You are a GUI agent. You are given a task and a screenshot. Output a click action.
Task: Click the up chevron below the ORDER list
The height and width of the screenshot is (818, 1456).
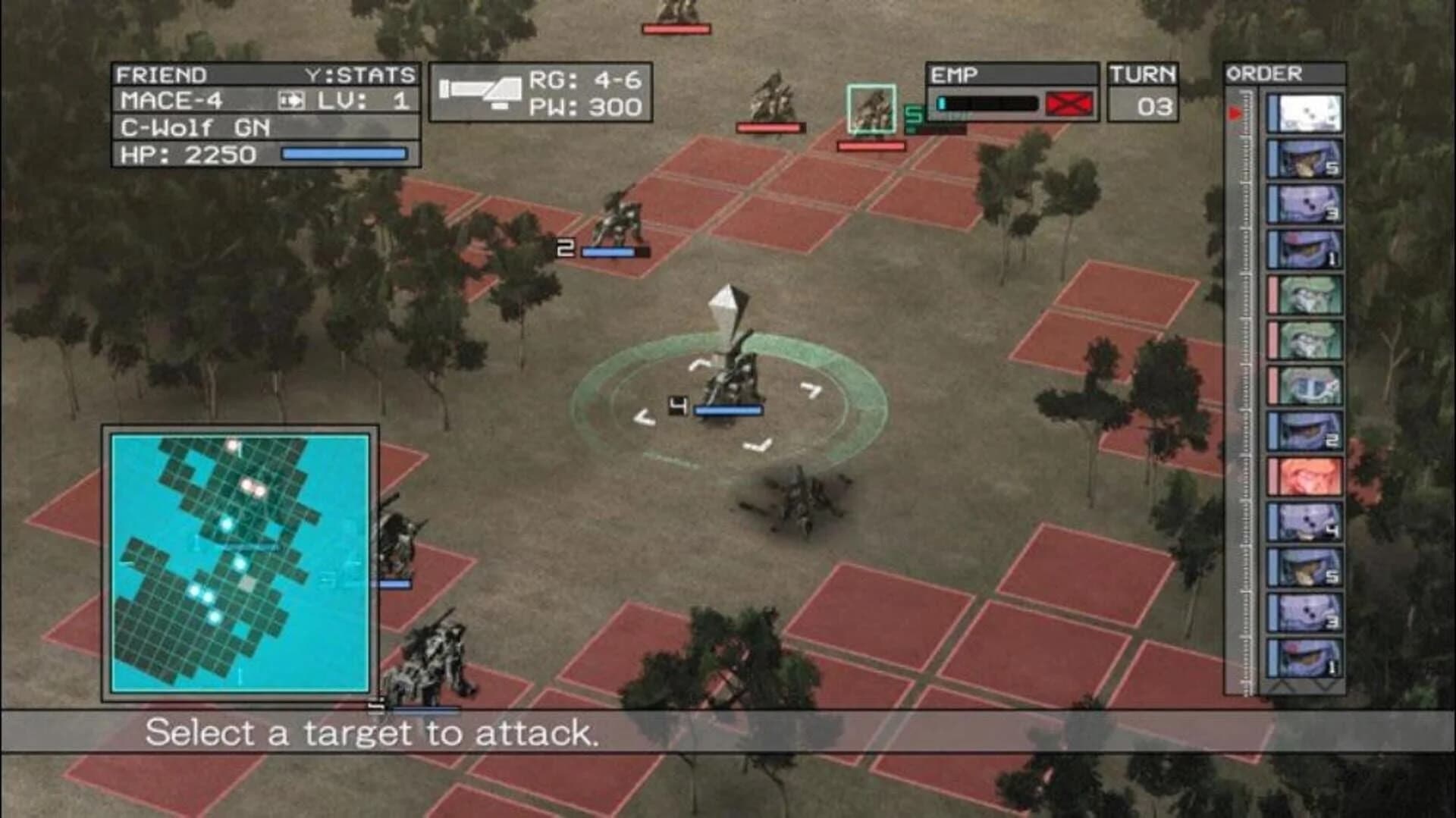[1282, 685]
